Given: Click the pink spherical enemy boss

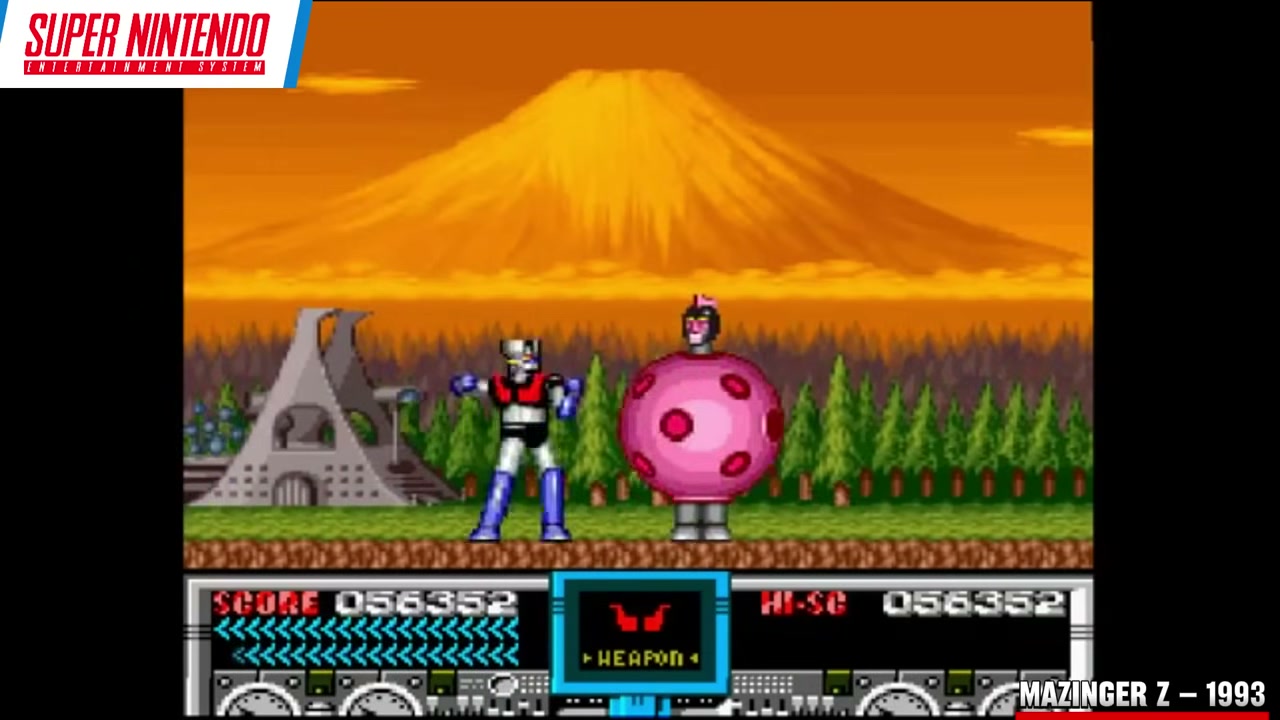Looking at the screenshot, I should pyautogui.click(x=700, y=430).
